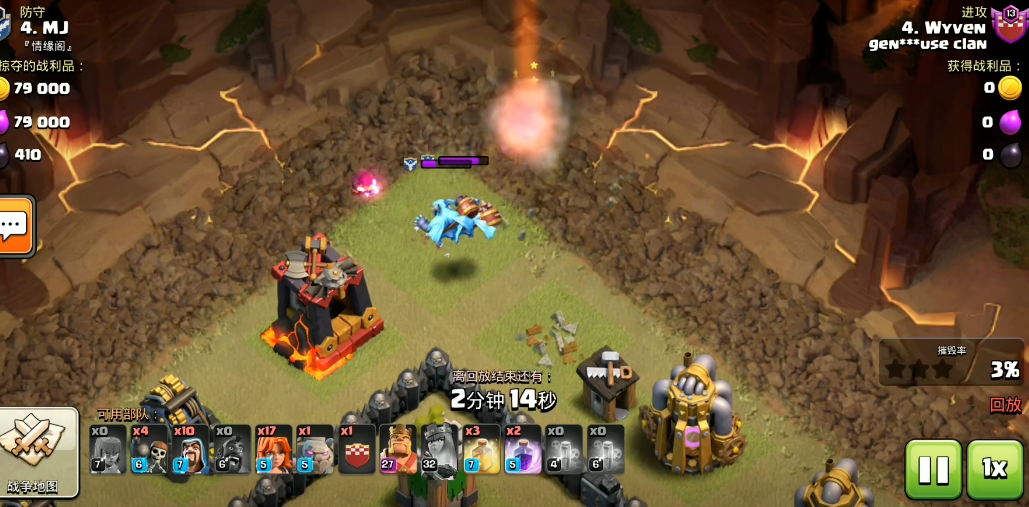
Task: Pick the Golem troop slot
Action: tap(314, 449)
